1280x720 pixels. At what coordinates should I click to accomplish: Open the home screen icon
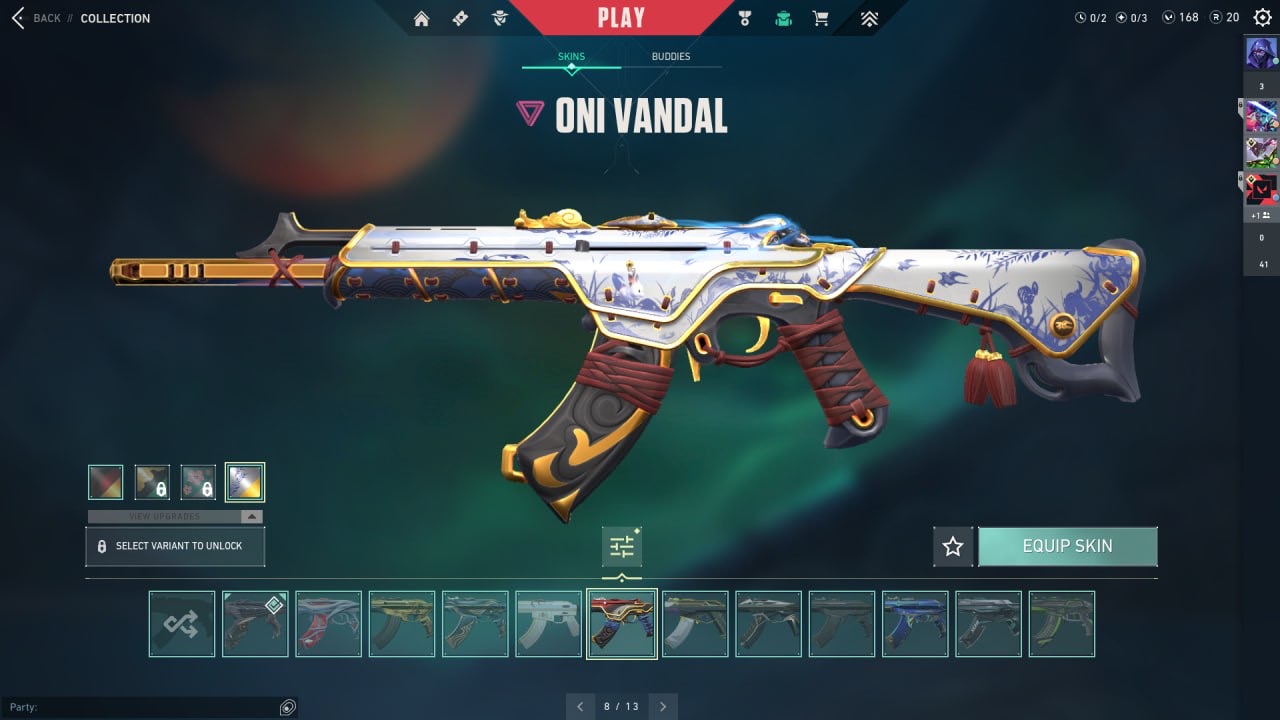point(421,18)
